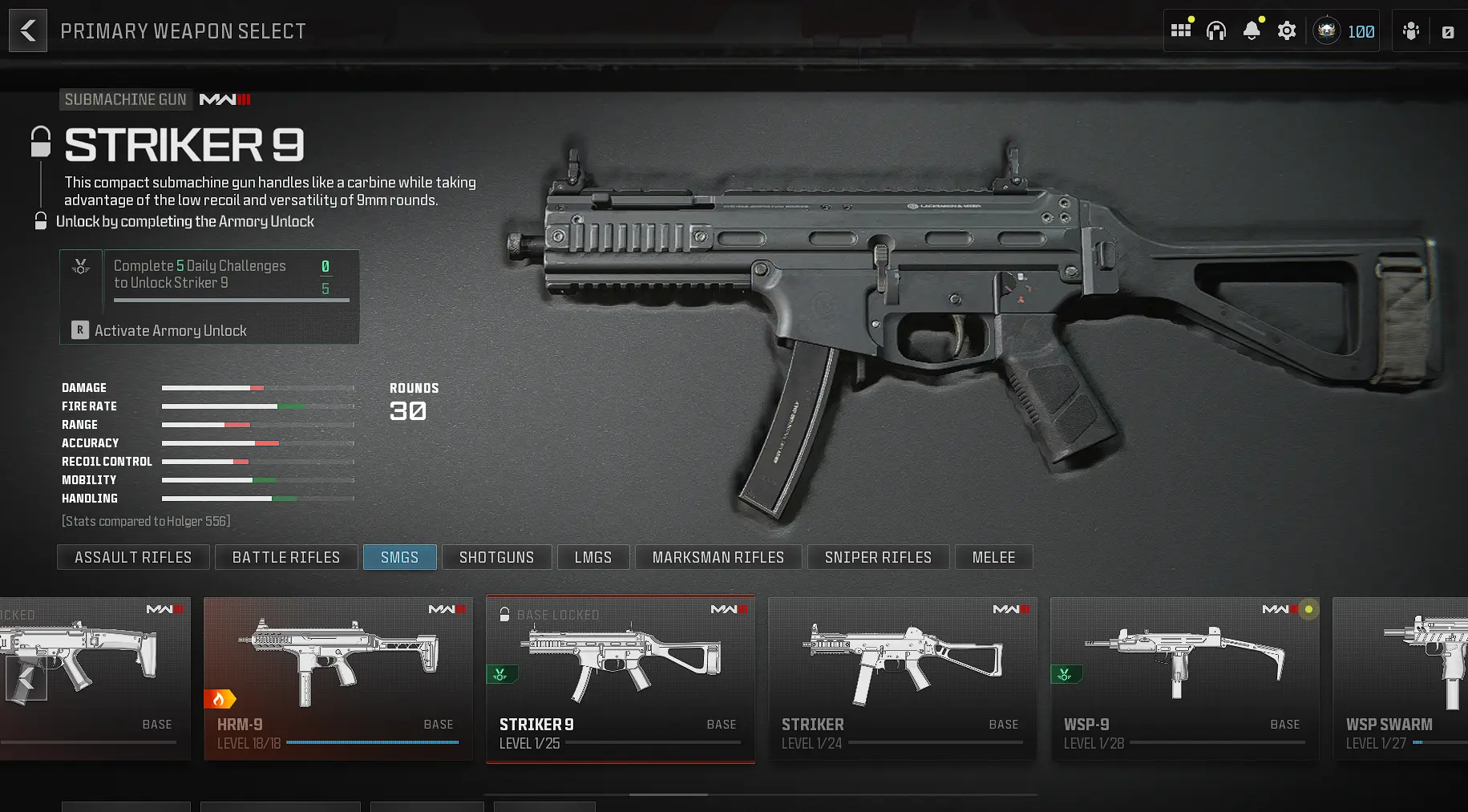Screen dimensions: 1468x812
Task: Open the SNIPER RIFLES category
Action: tap(878, 556)
